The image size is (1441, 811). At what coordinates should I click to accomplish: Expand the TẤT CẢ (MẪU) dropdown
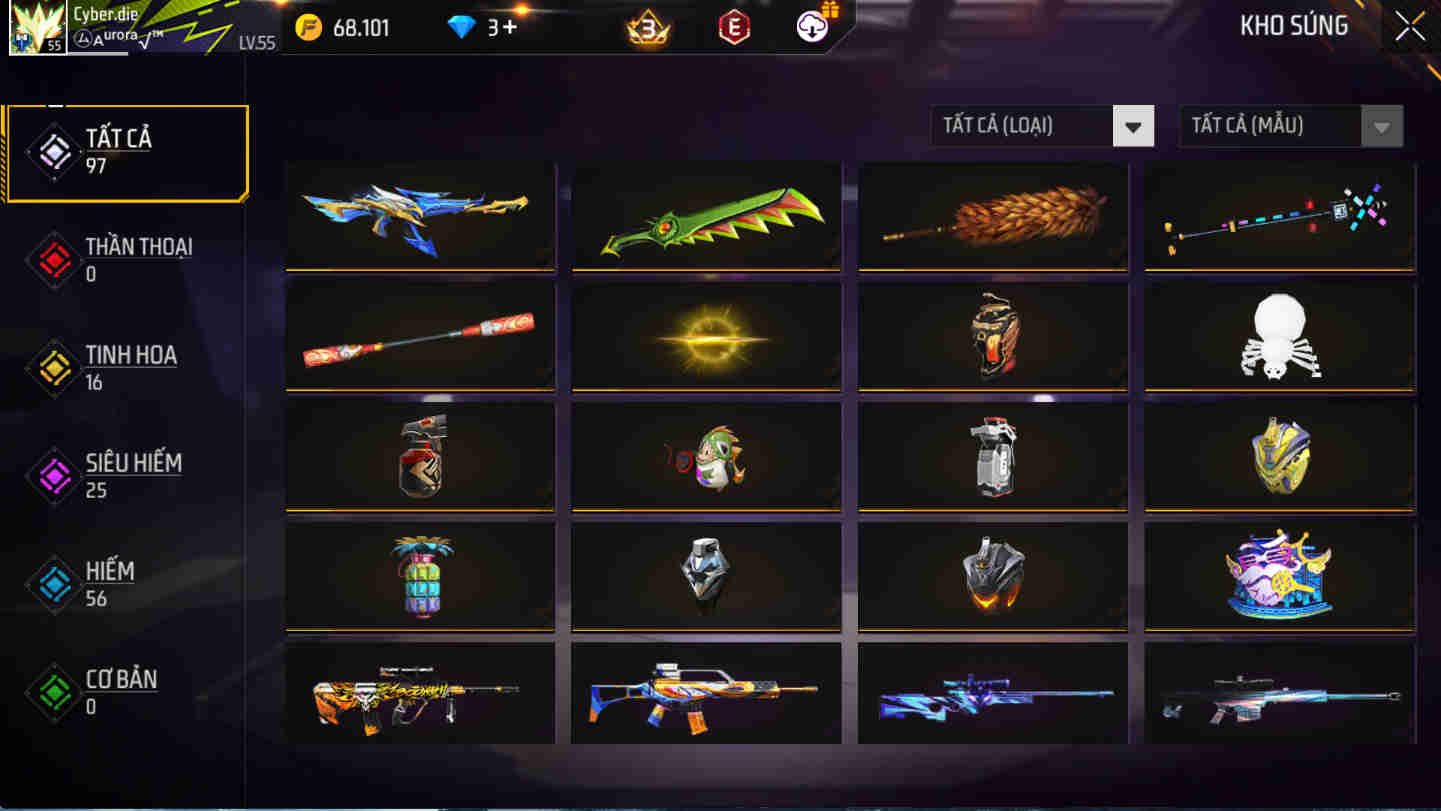click(x=1289, y=125)
